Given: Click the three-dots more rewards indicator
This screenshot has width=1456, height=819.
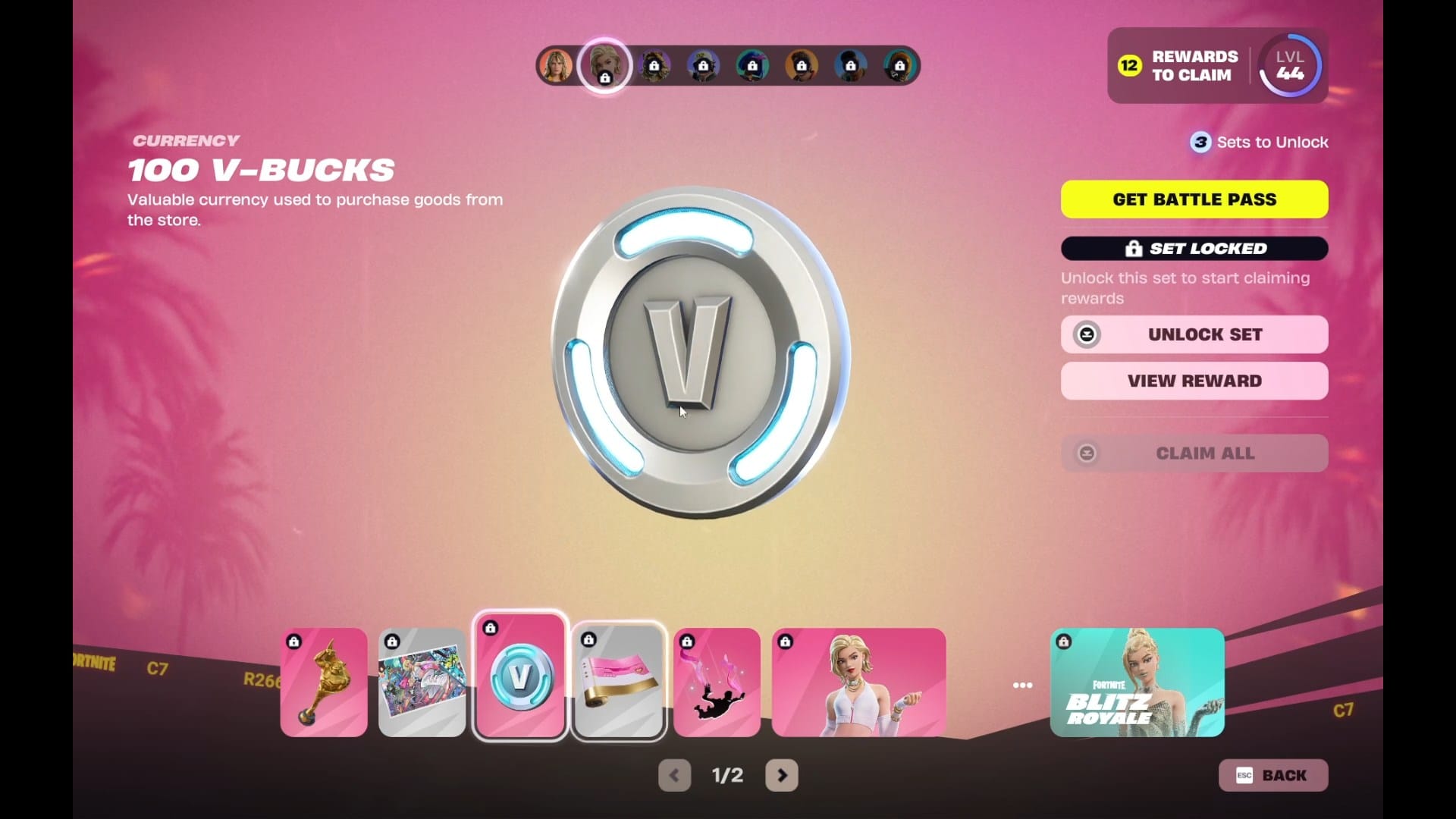Looking at the screenshot, I should tap(1022, 686).
